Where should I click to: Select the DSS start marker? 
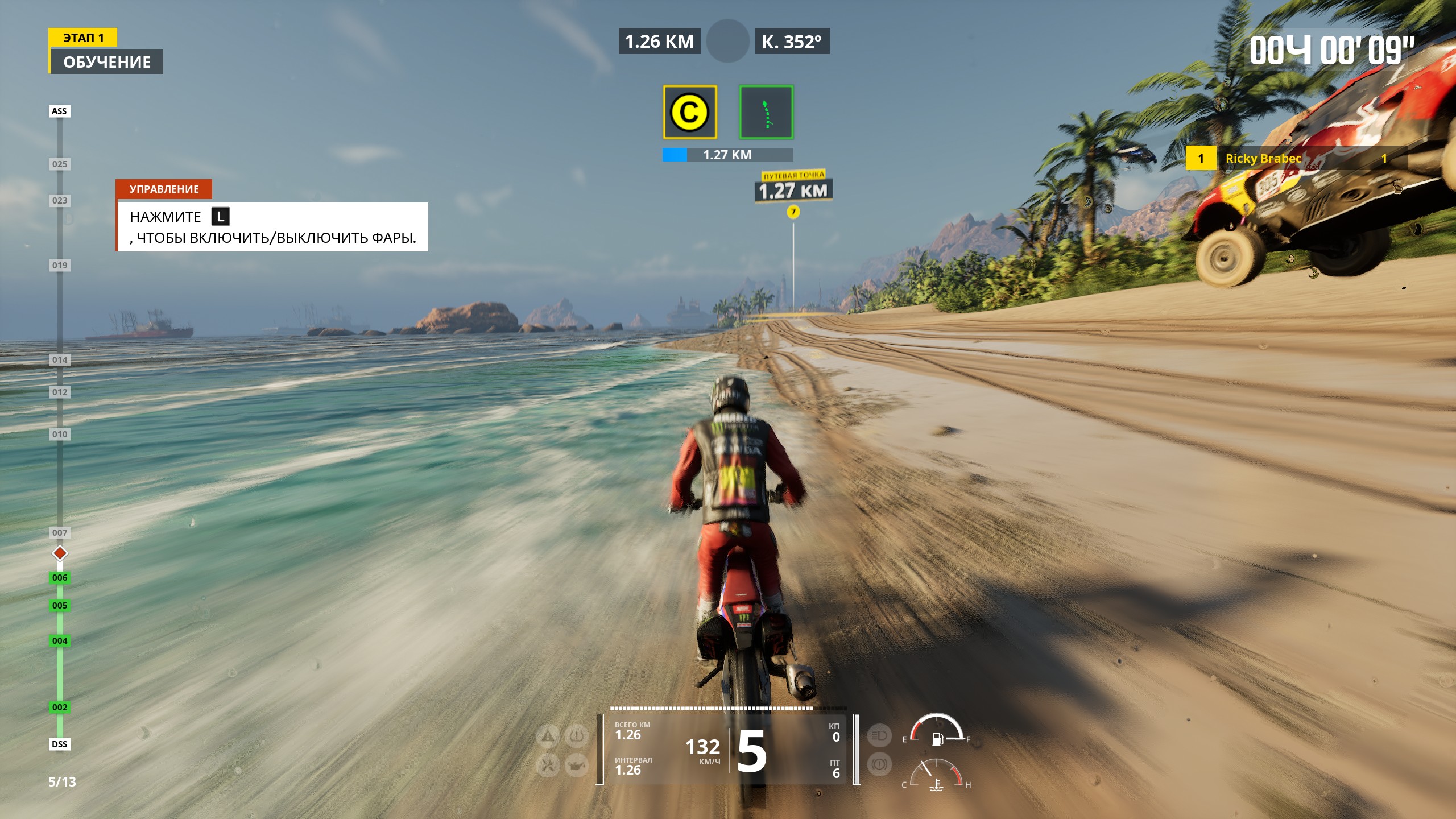click(x=59, y=744)
